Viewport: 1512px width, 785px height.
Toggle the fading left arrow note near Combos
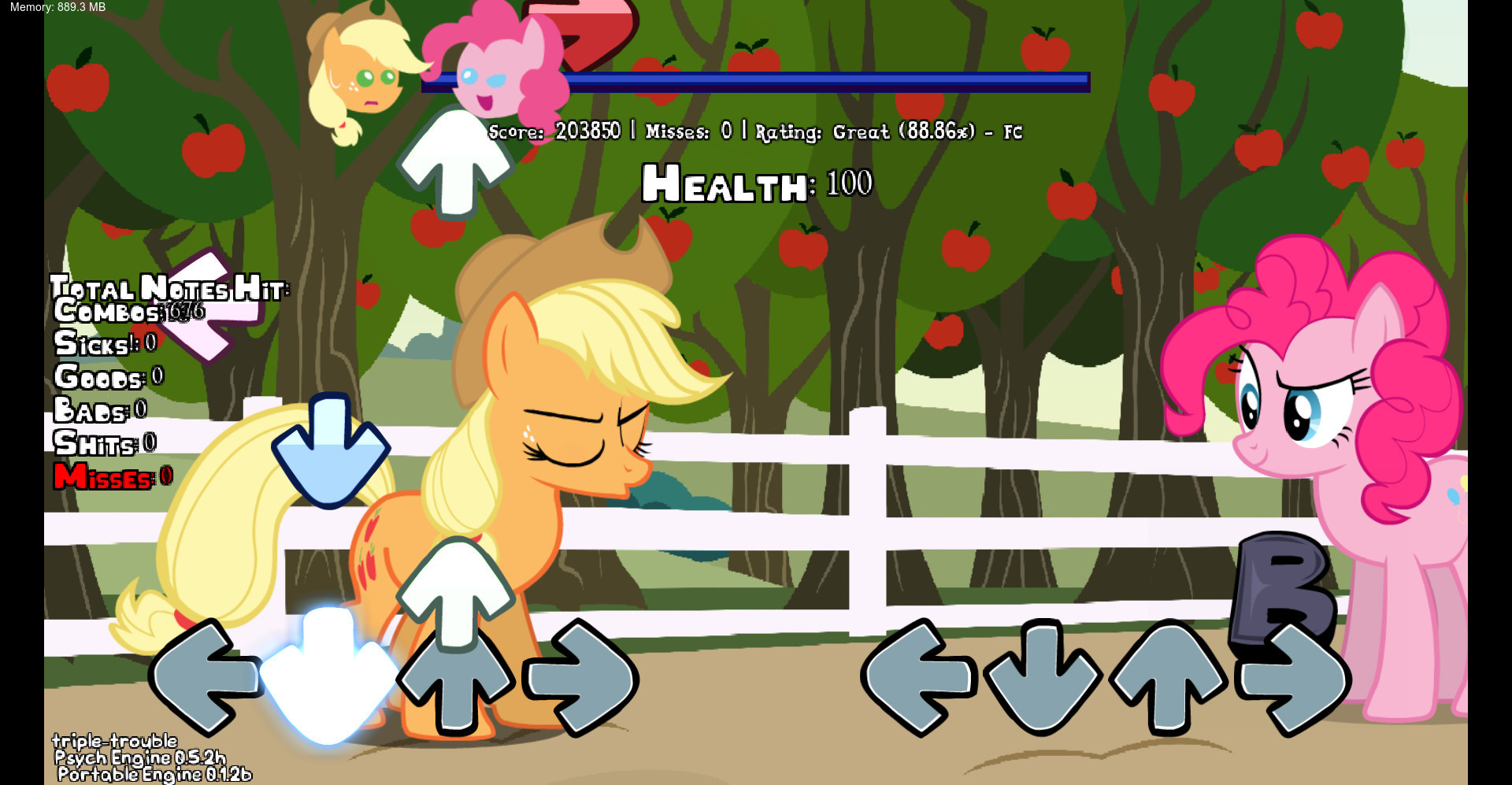(x=214, y=307)
